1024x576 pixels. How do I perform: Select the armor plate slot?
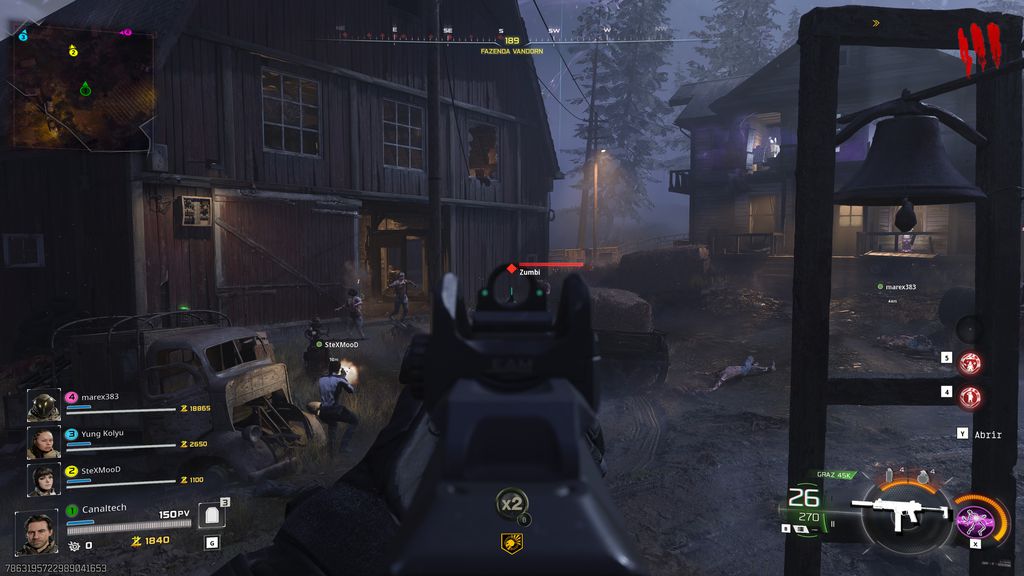point(210,516)
